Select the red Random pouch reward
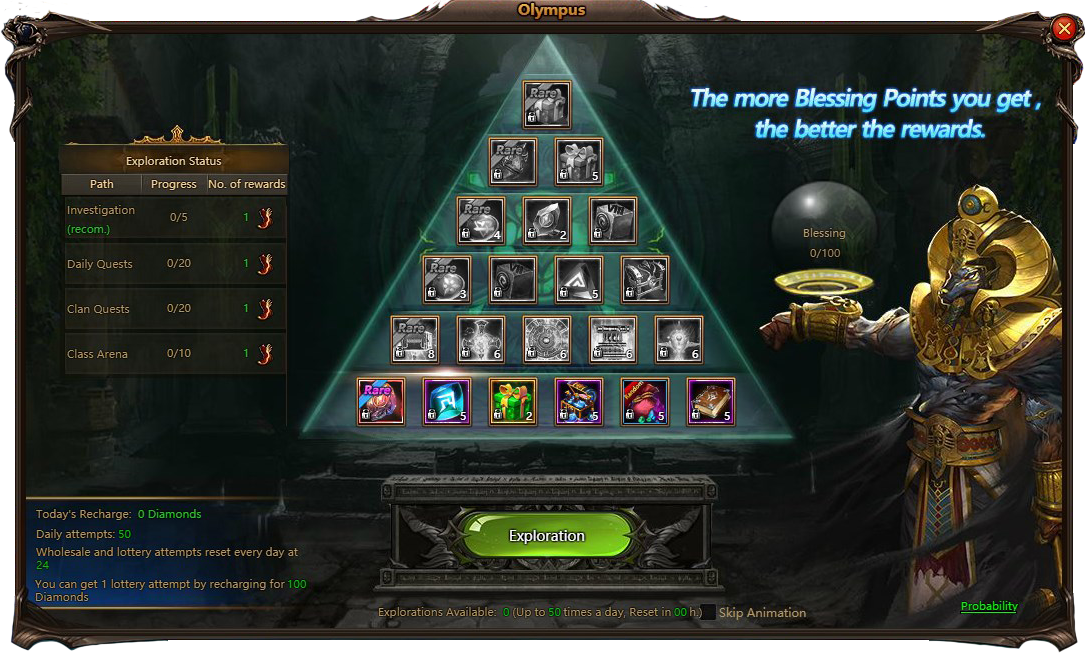The height and width of the screenshot is (653, 1085). coord(645,401)
